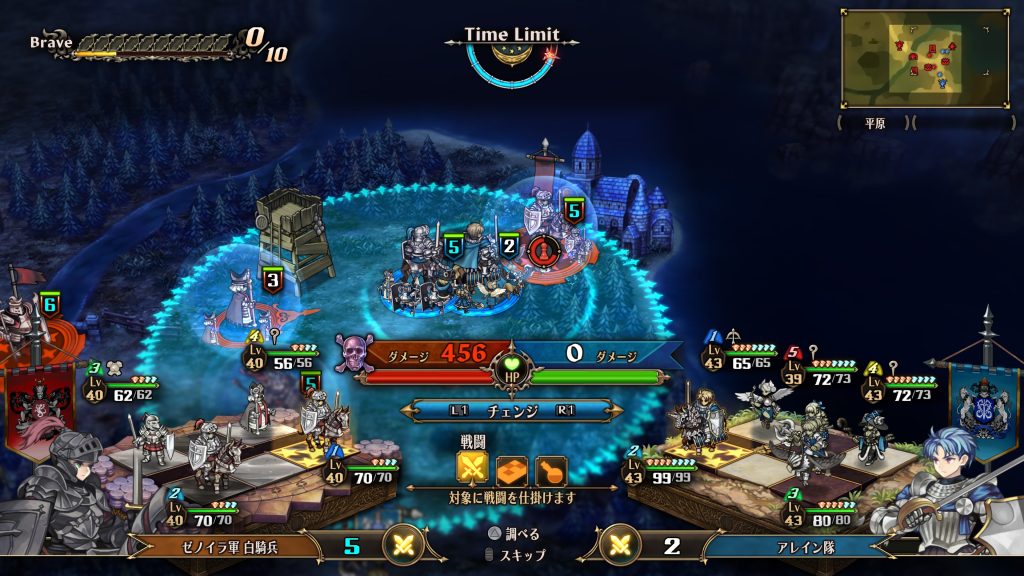This screenshot has height=576, width=1024.
Task: Choose the orange formation grid command icon
Action: tap(511, 468)
